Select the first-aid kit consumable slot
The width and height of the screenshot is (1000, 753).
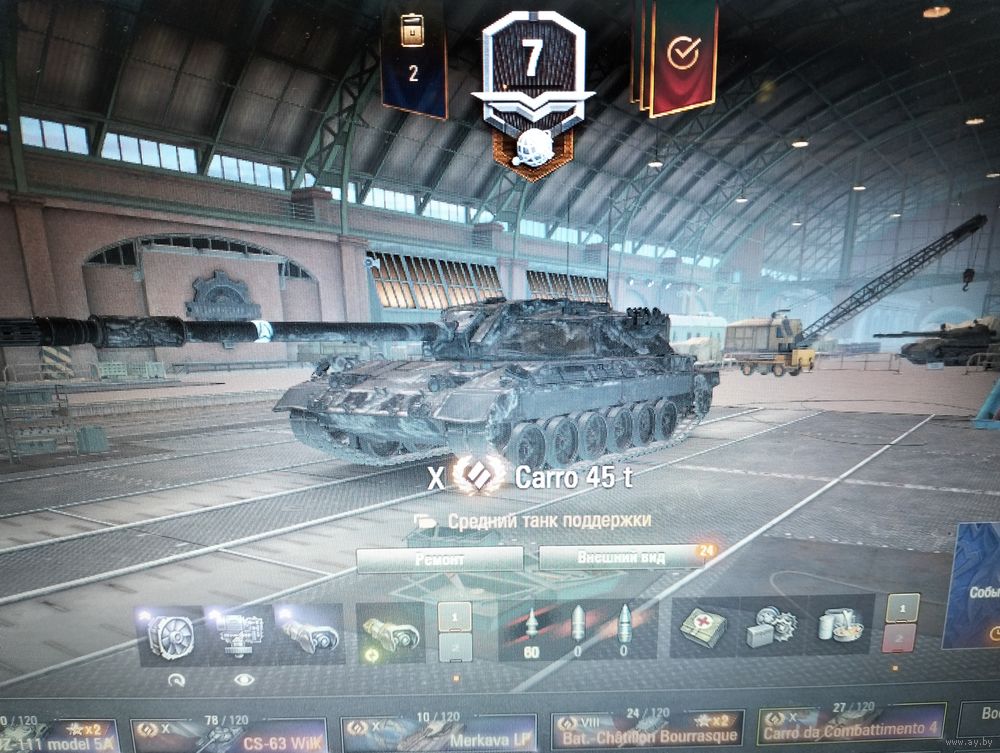[703, 628]
